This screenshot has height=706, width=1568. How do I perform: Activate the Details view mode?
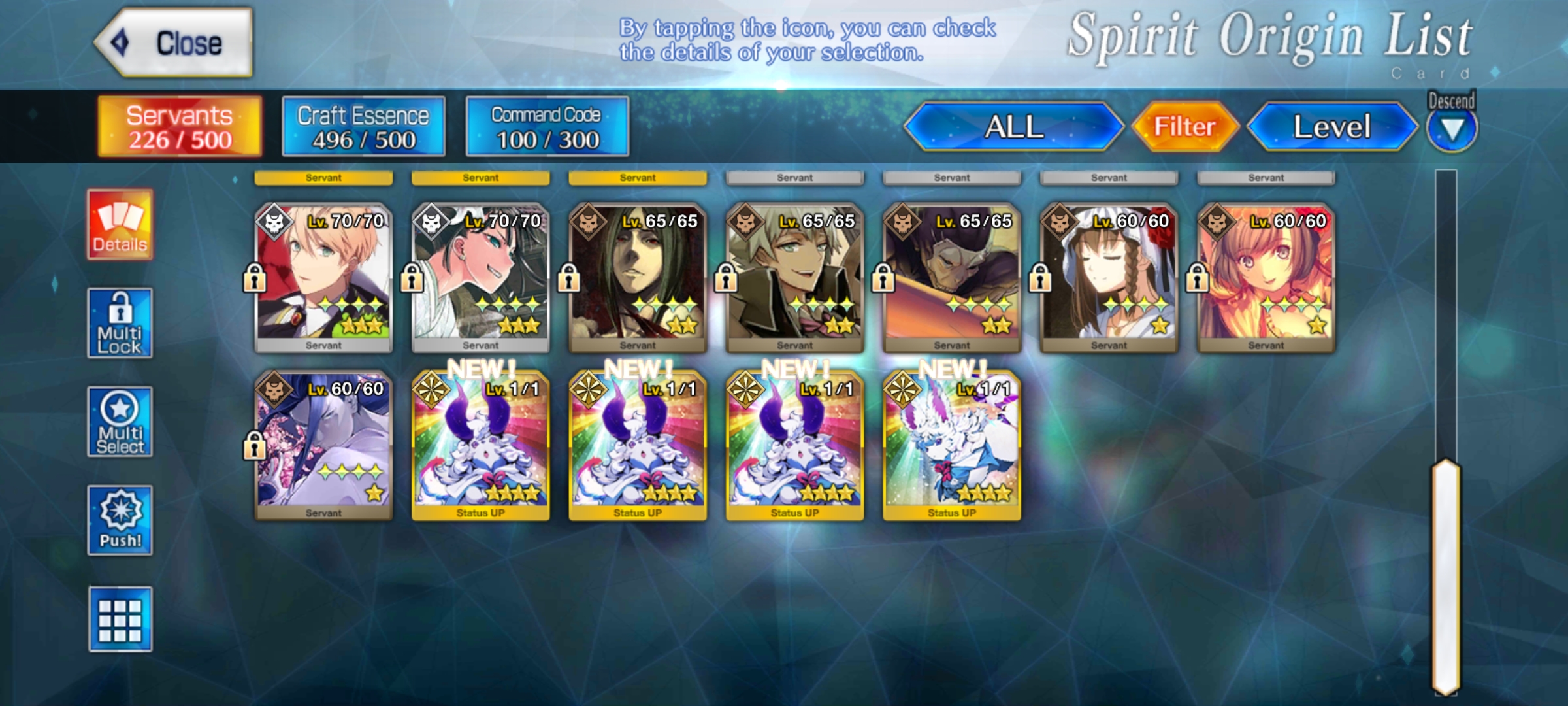click(x=120, y=225)
